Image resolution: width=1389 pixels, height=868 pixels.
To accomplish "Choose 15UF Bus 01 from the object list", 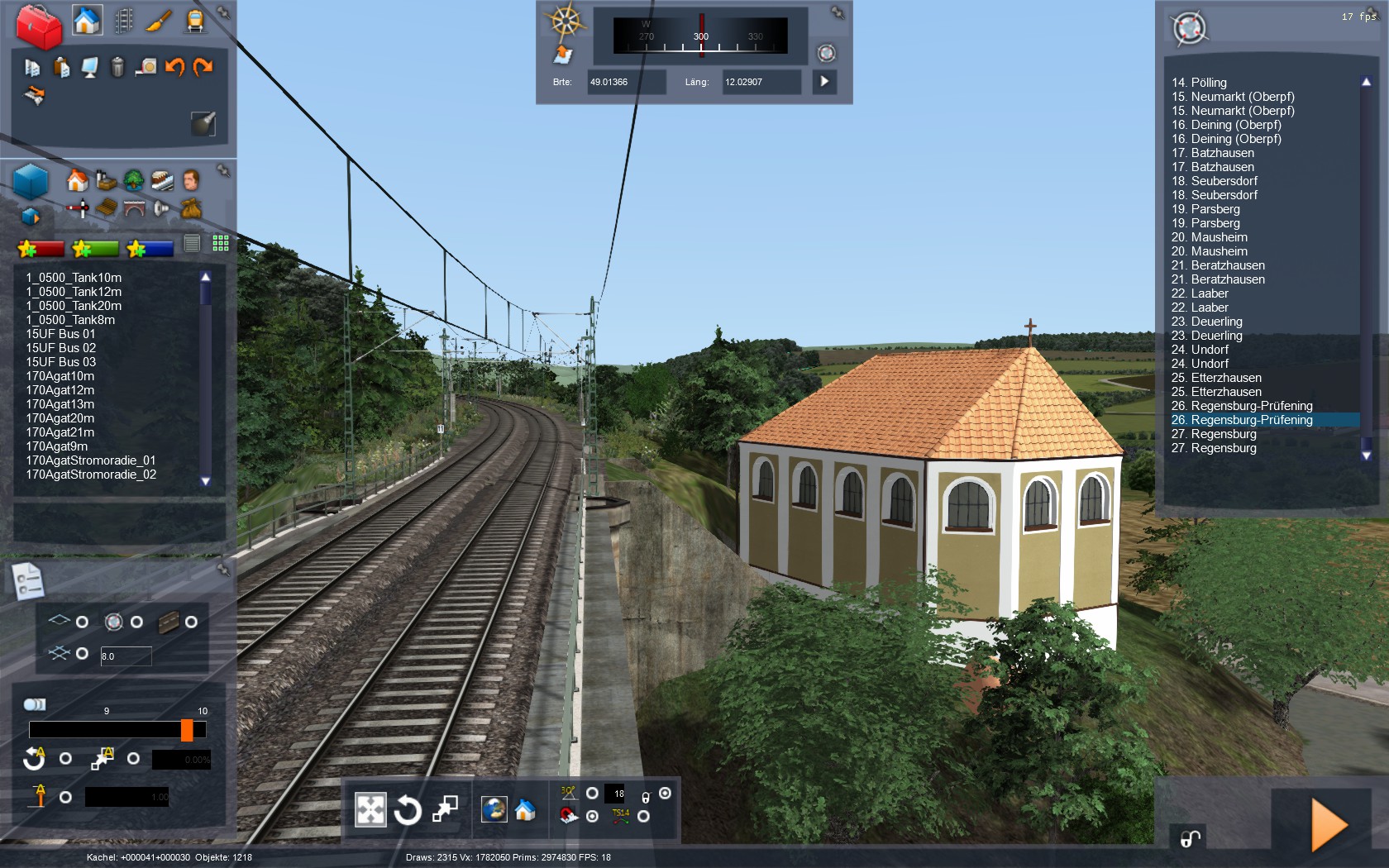I will tap(60, 334).
